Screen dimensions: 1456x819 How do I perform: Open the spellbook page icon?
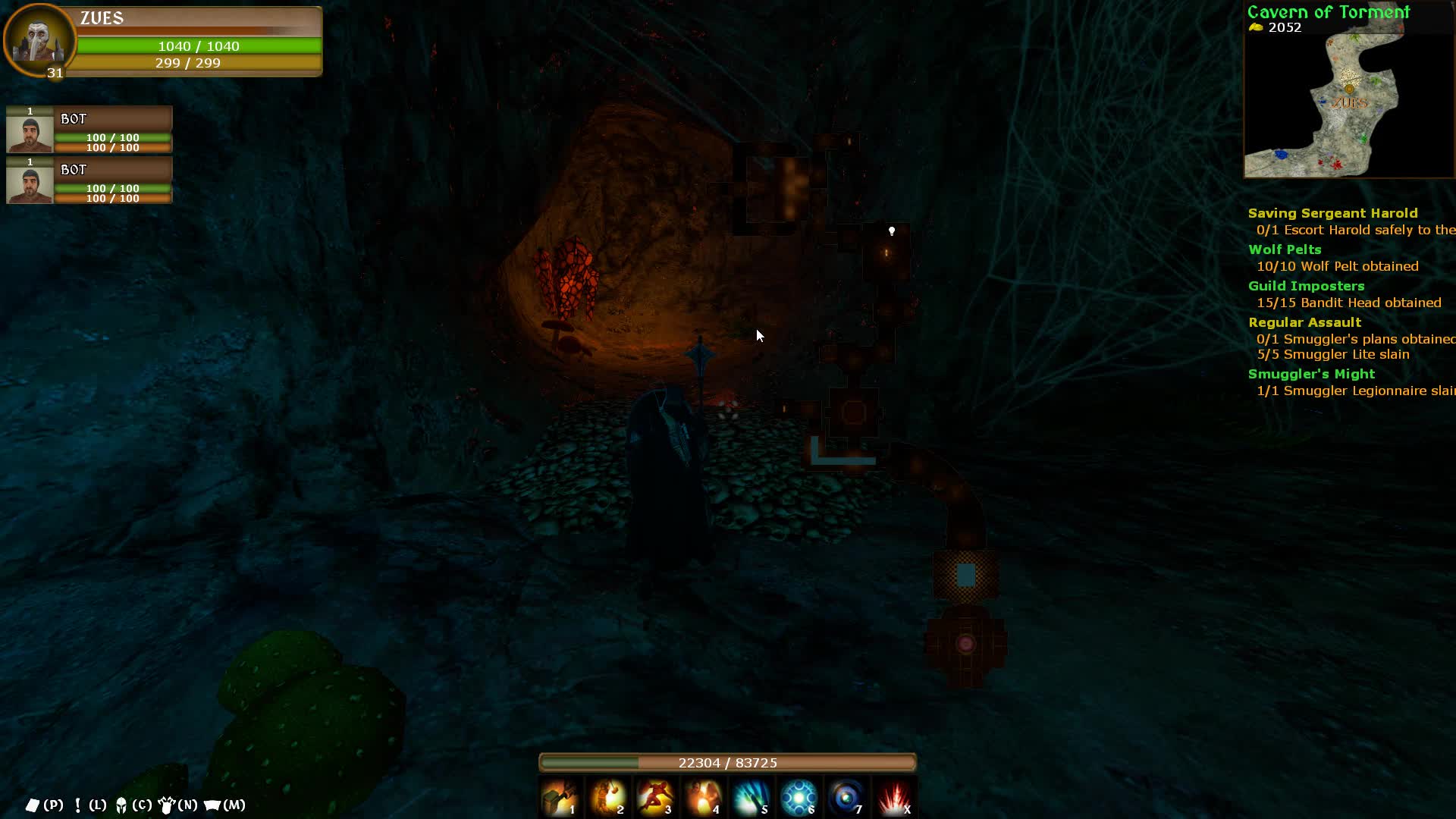point(33,805)
